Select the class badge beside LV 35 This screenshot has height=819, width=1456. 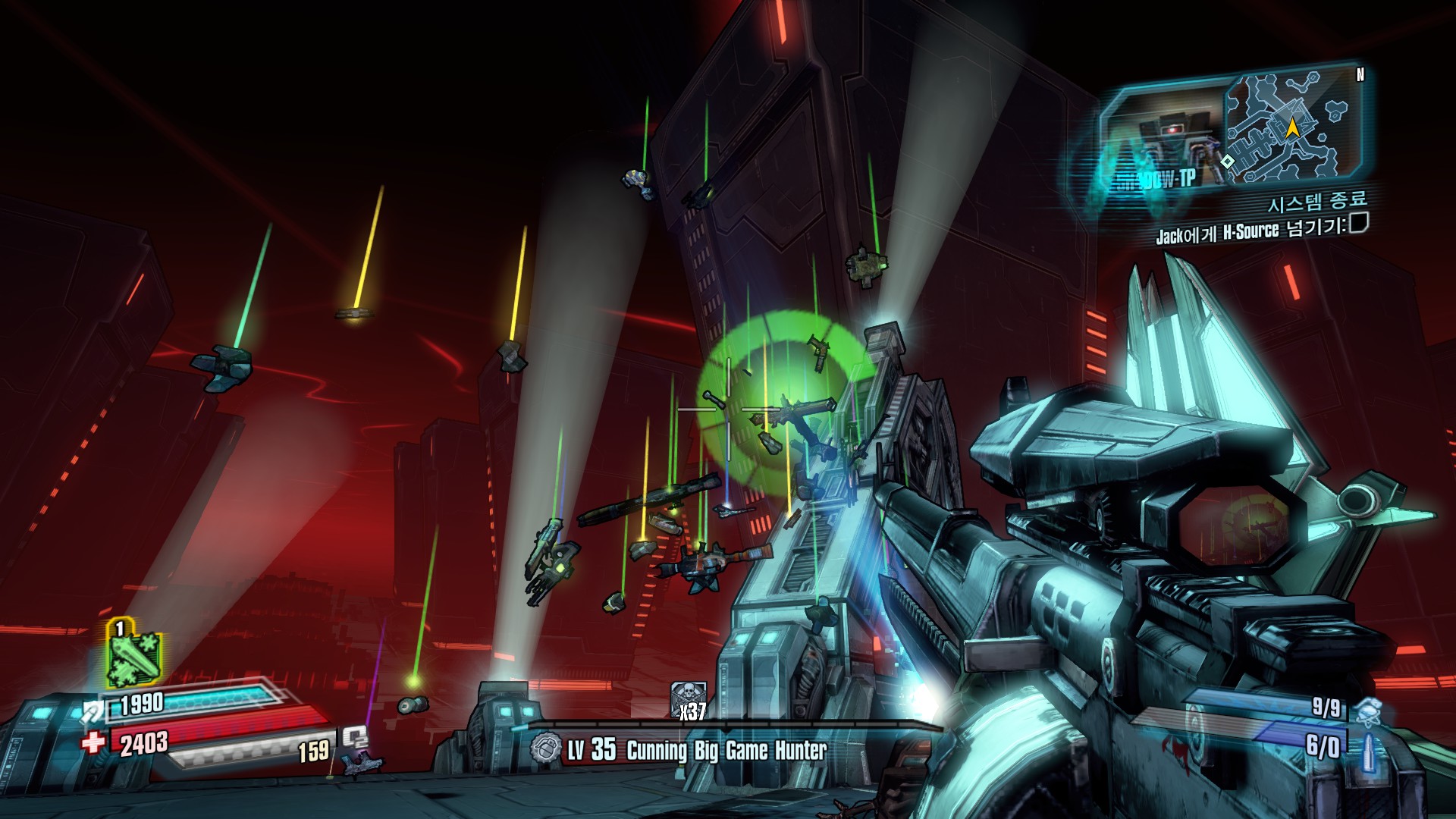tap(546, 749)
